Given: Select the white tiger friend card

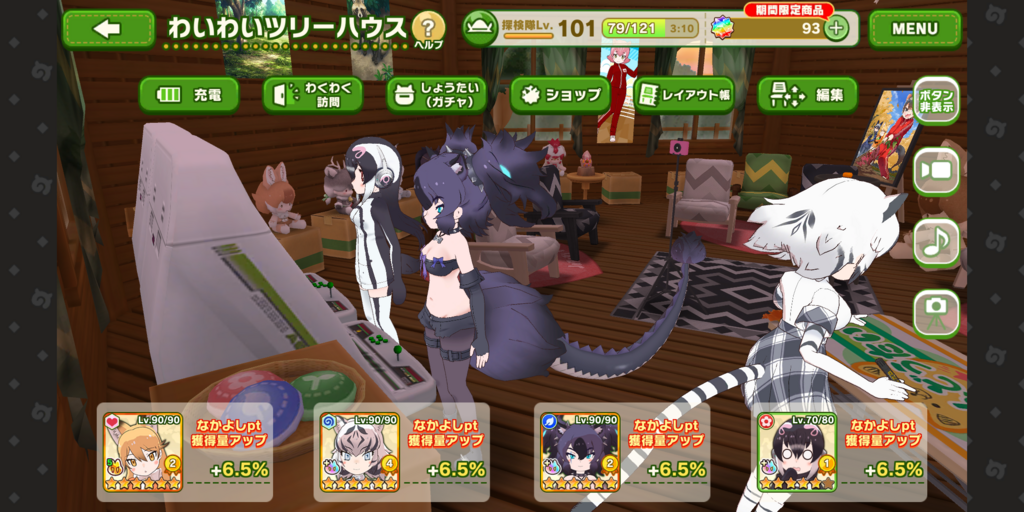Looking at the screenshot, I should [359, 452].
